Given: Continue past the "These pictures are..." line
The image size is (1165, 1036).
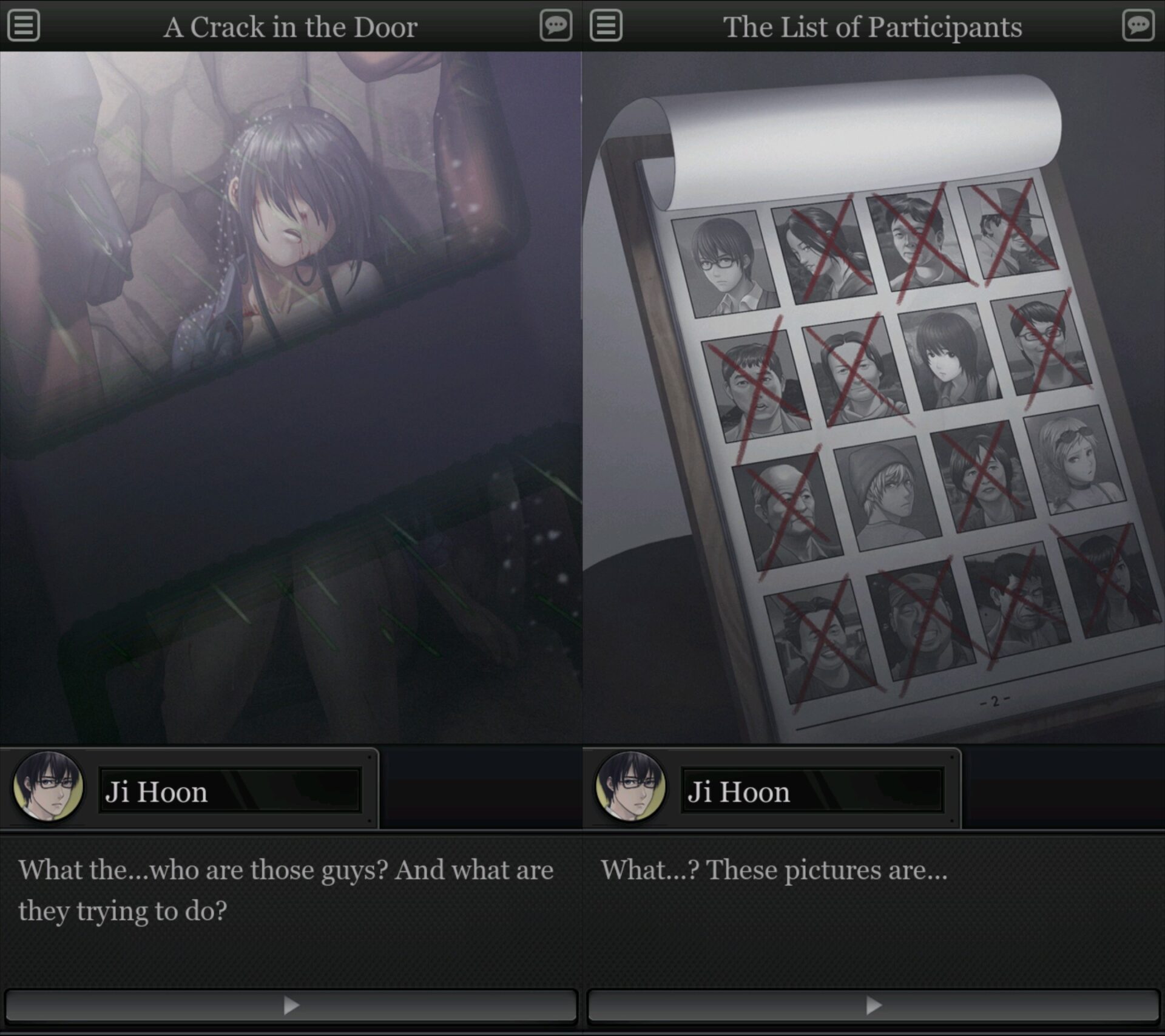Looking at the screenshot, I should click(x=873, y=1006).
